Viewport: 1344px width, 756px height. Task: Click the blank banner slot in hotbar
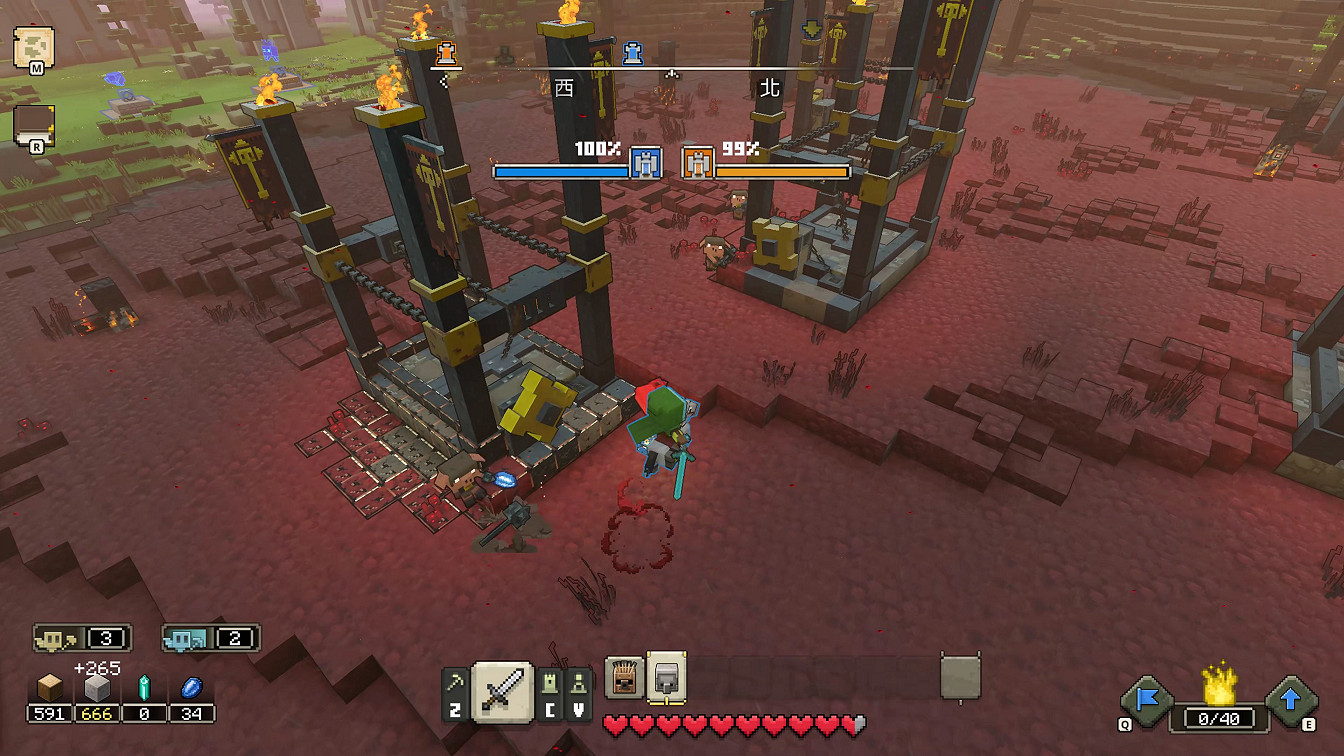pos(960,677)
